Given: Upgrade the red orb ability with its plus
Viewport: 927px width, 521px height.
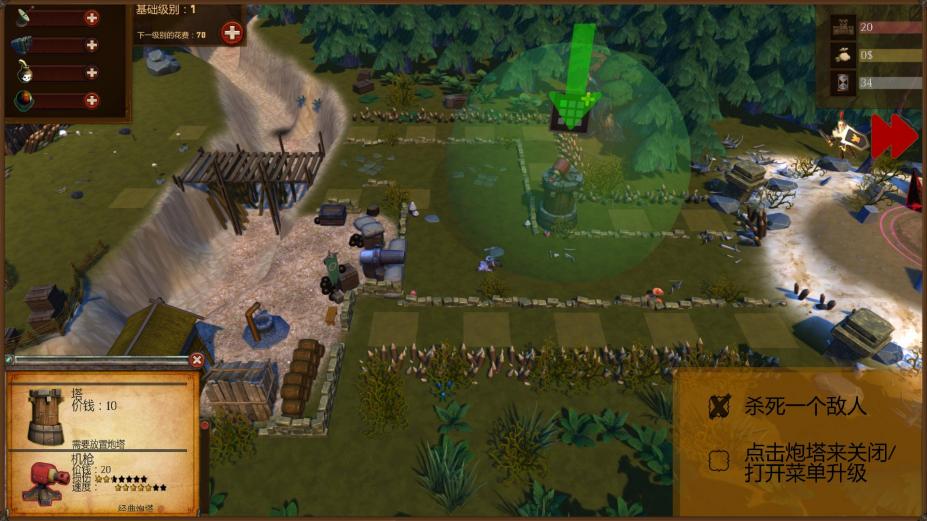Looking at the screenshot, I should 92,100.
